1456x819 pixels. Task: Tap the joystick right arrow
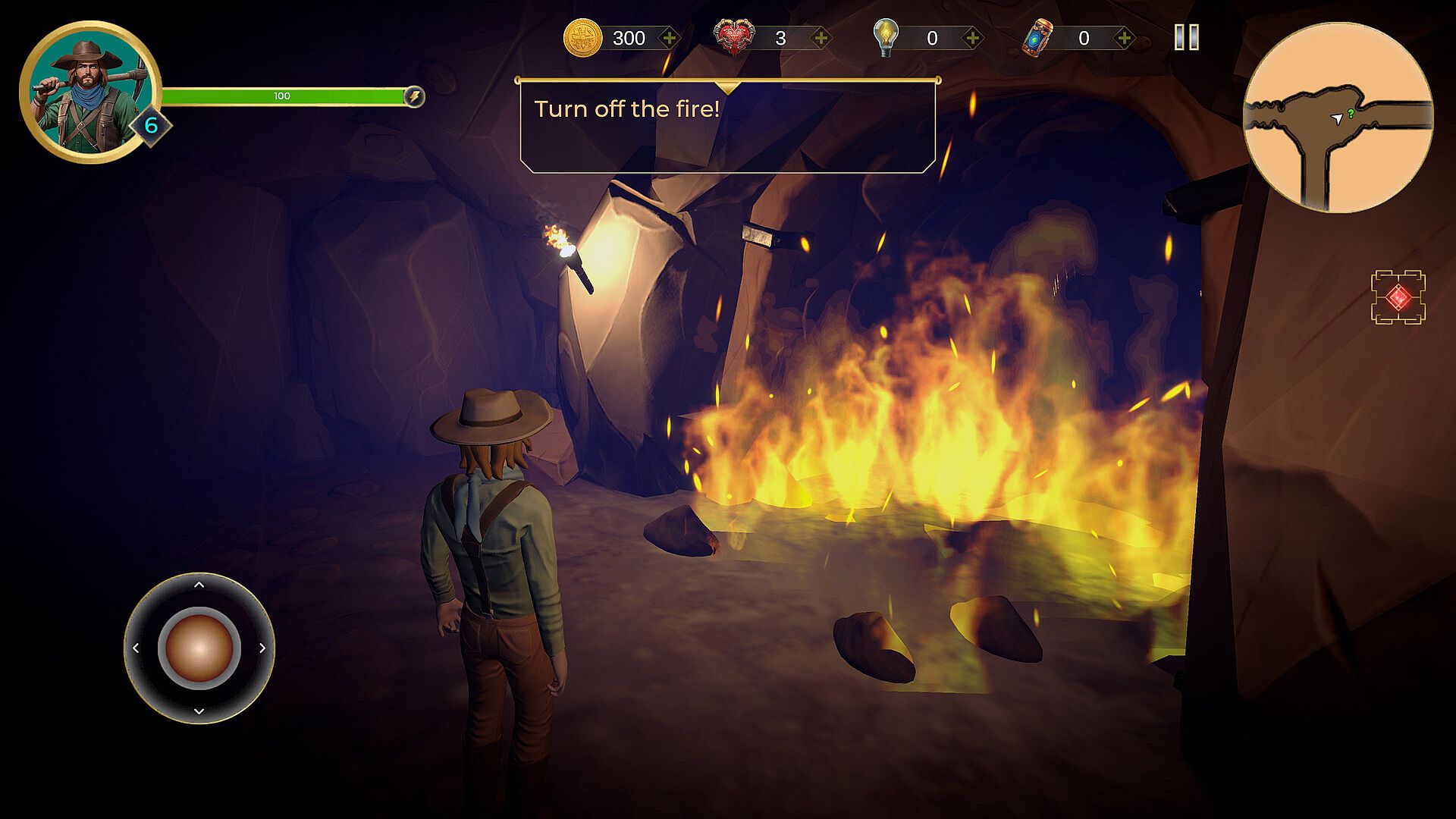(x=262, y=648)
